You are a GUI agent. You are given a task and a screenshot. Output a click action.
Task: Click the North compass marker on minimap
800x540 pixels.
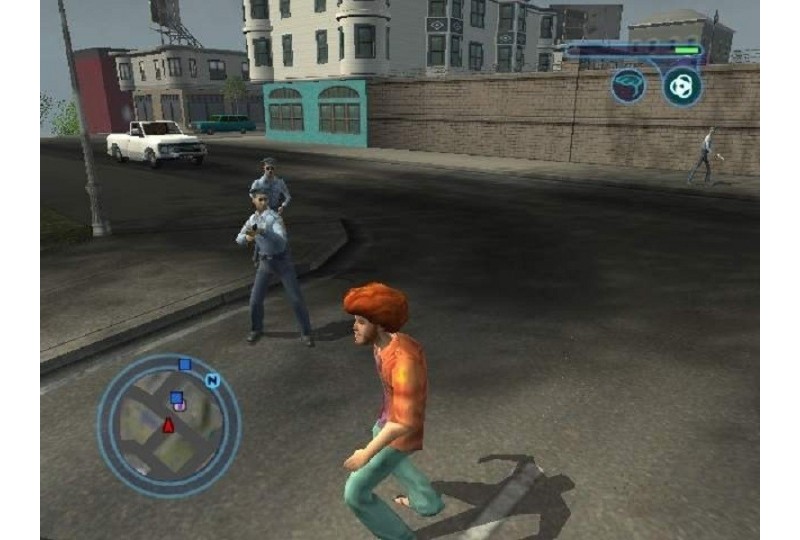[212, 380]
